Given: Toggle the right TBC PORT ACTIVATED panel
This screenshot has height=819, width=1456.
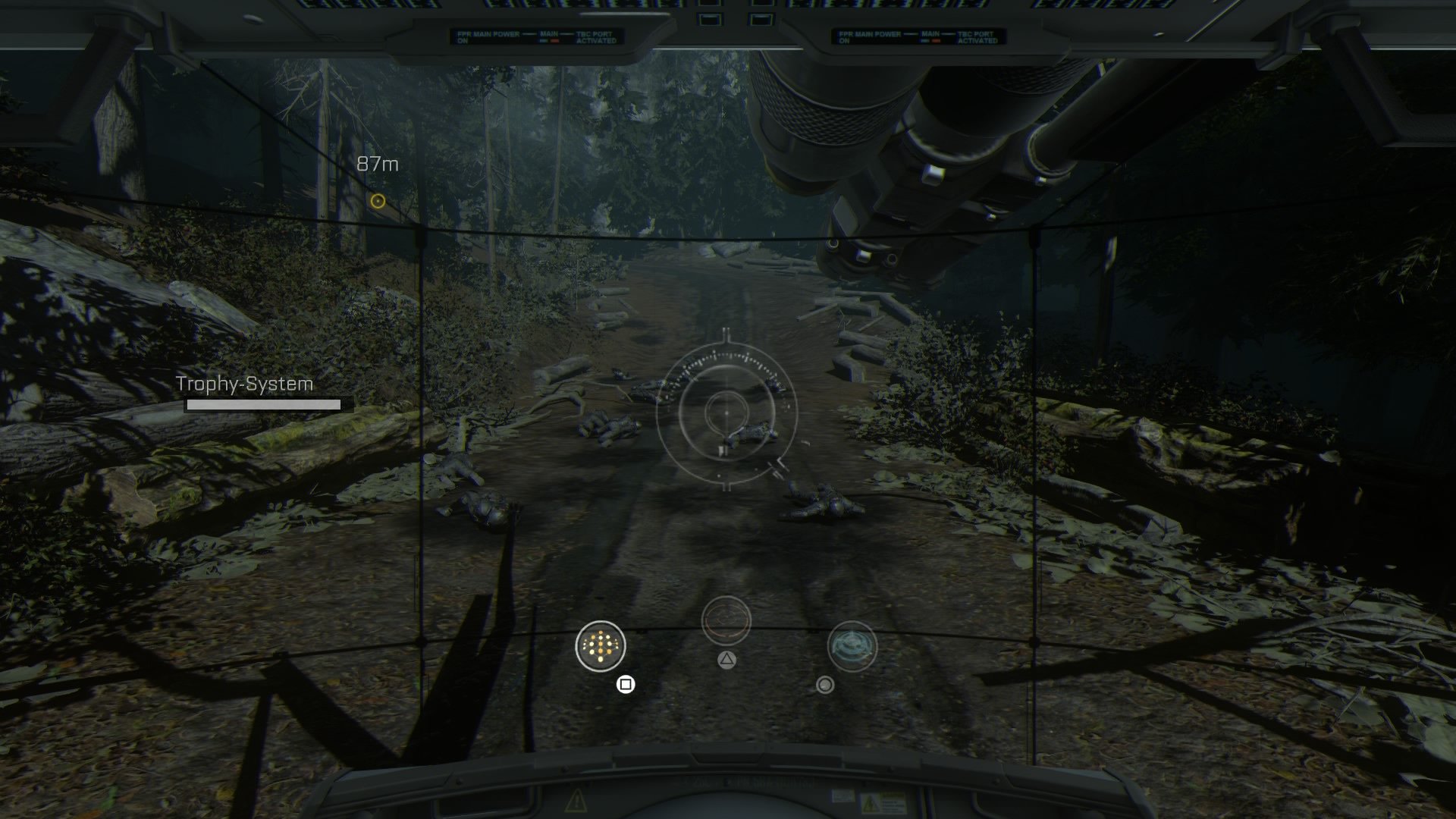Looking at the screenshot, I should point(977,37).
